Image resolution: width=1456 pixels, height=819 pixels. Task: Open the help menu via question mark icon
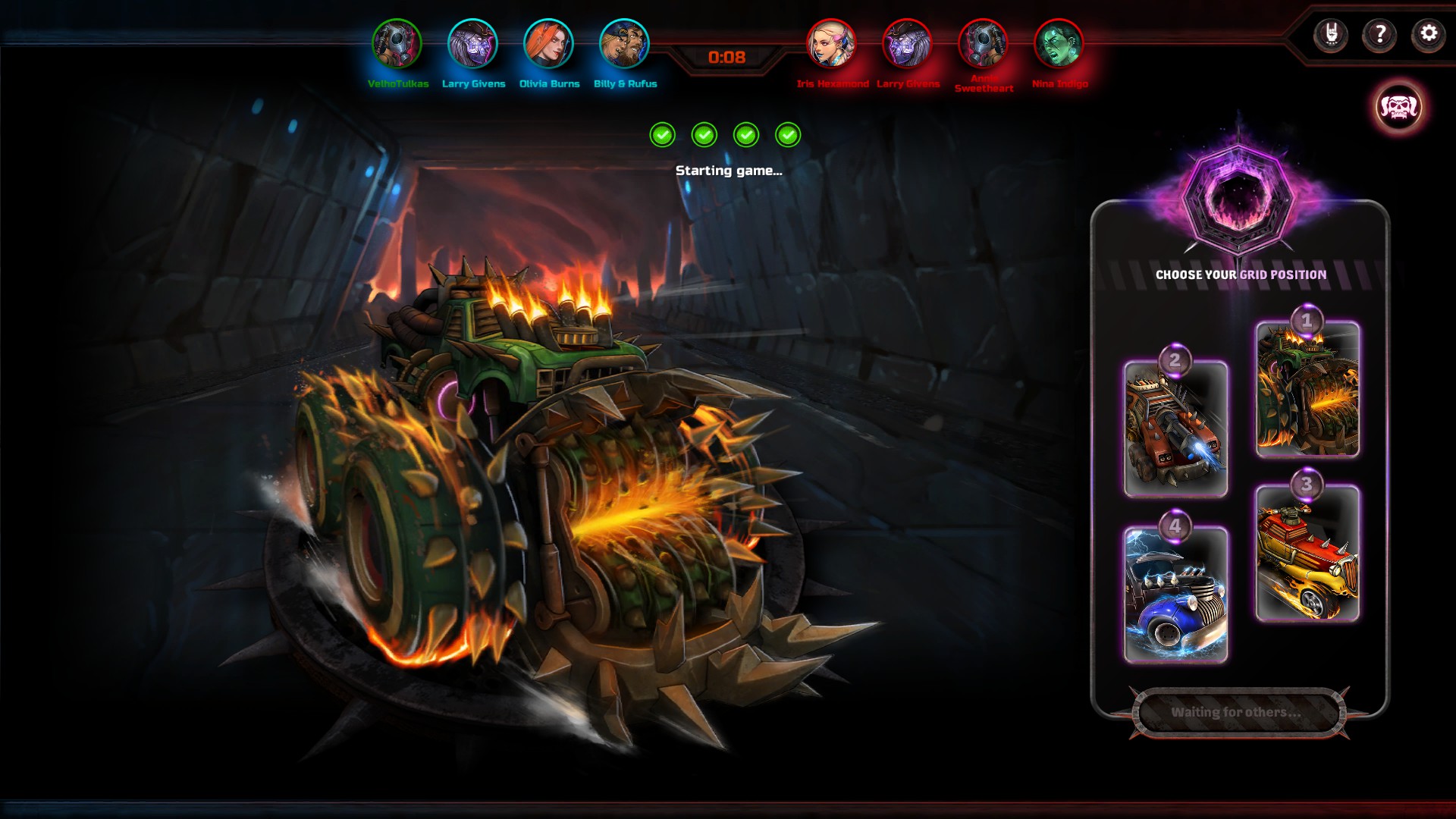(x=1380, y=33)
